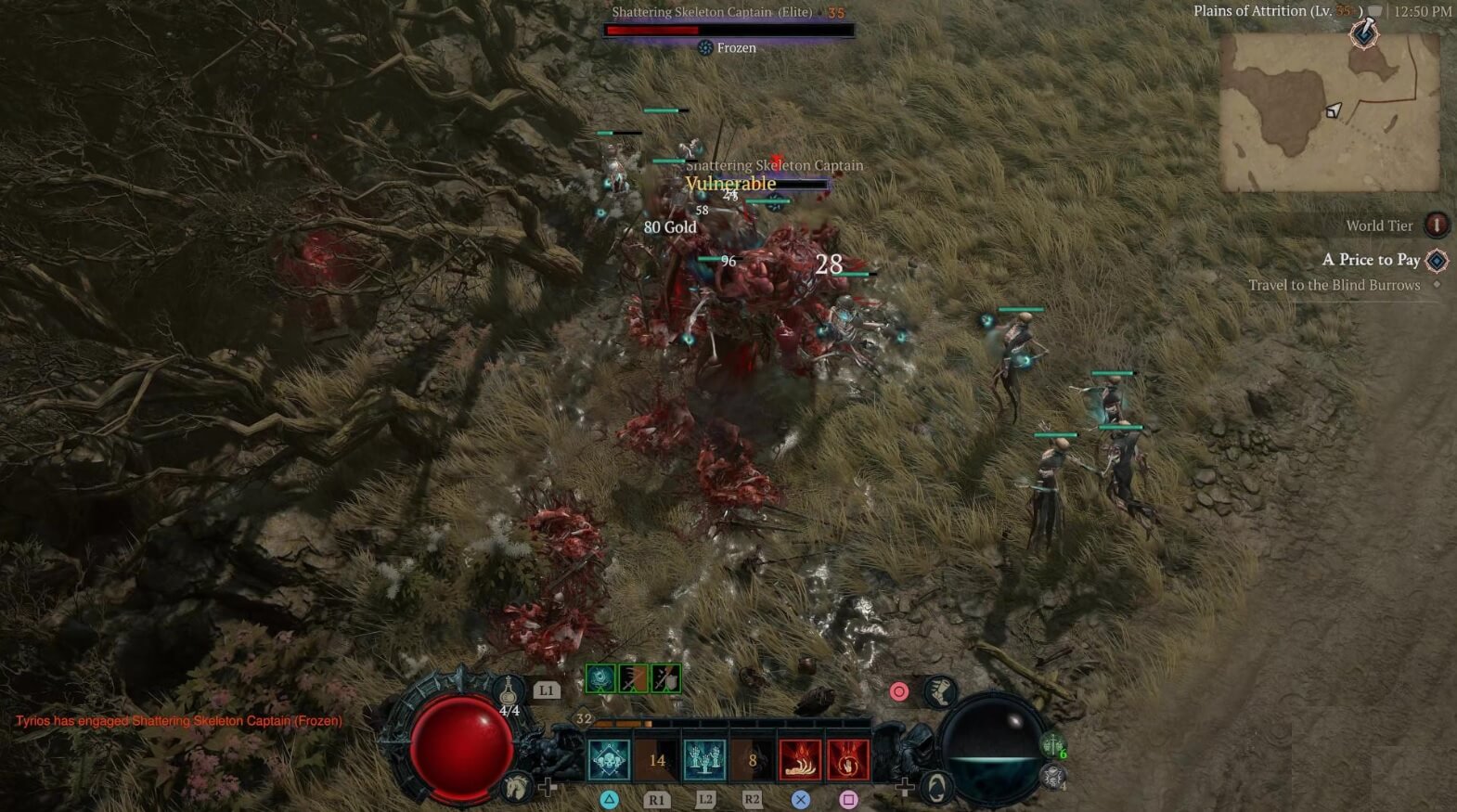1457x812 pixels.
Task: Select the Corpse Explosion skill icon
Action: 800,759
